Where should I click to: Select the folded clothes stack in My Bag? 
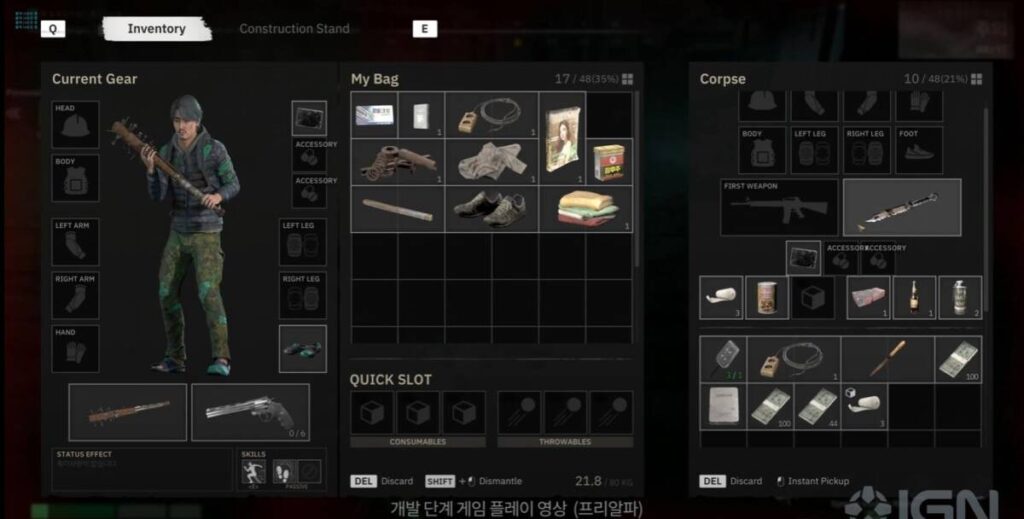pos(587,208)
